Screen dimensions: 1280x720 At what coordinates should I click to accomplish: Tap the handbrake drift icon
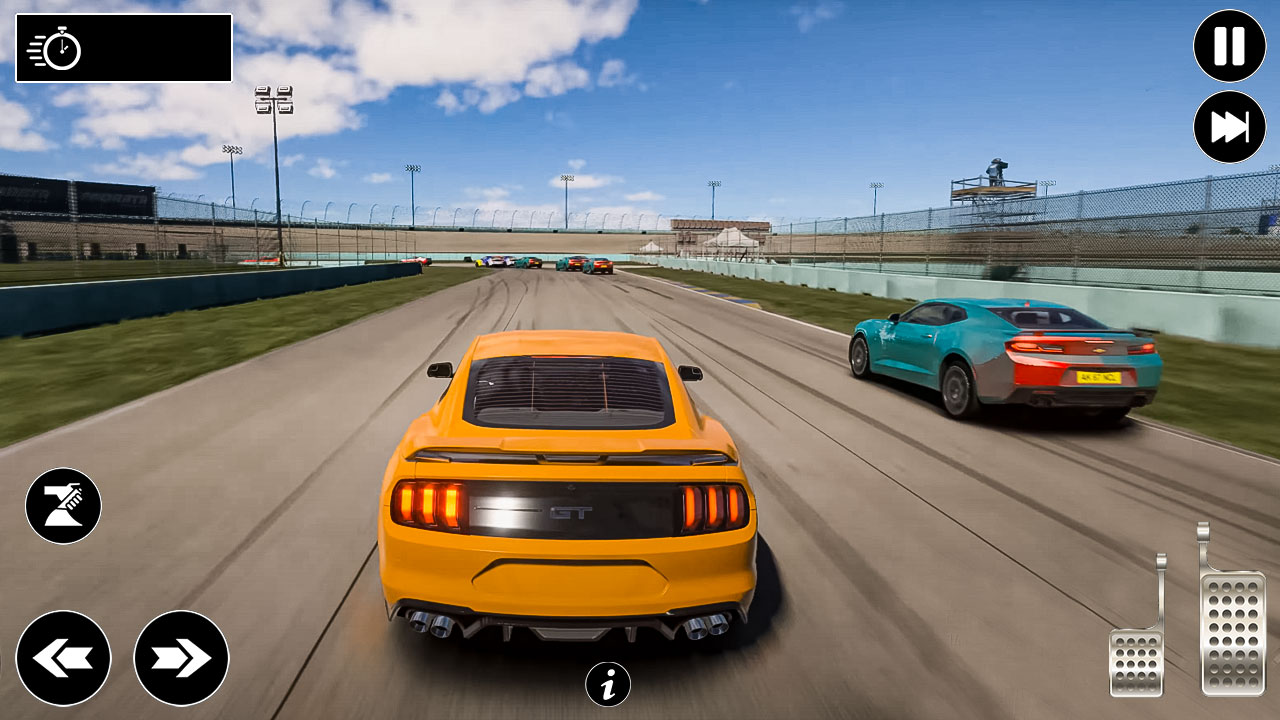tap(64, 504)
